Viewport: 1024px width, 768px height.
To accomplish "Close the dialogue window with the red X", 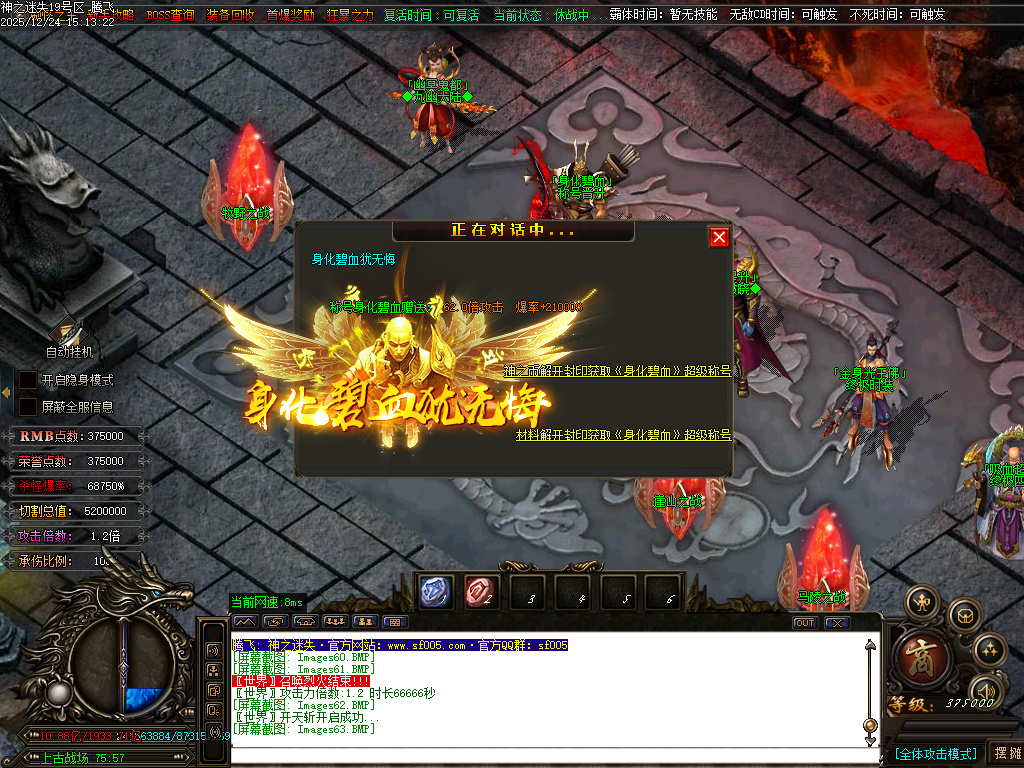I will (719, 237).
